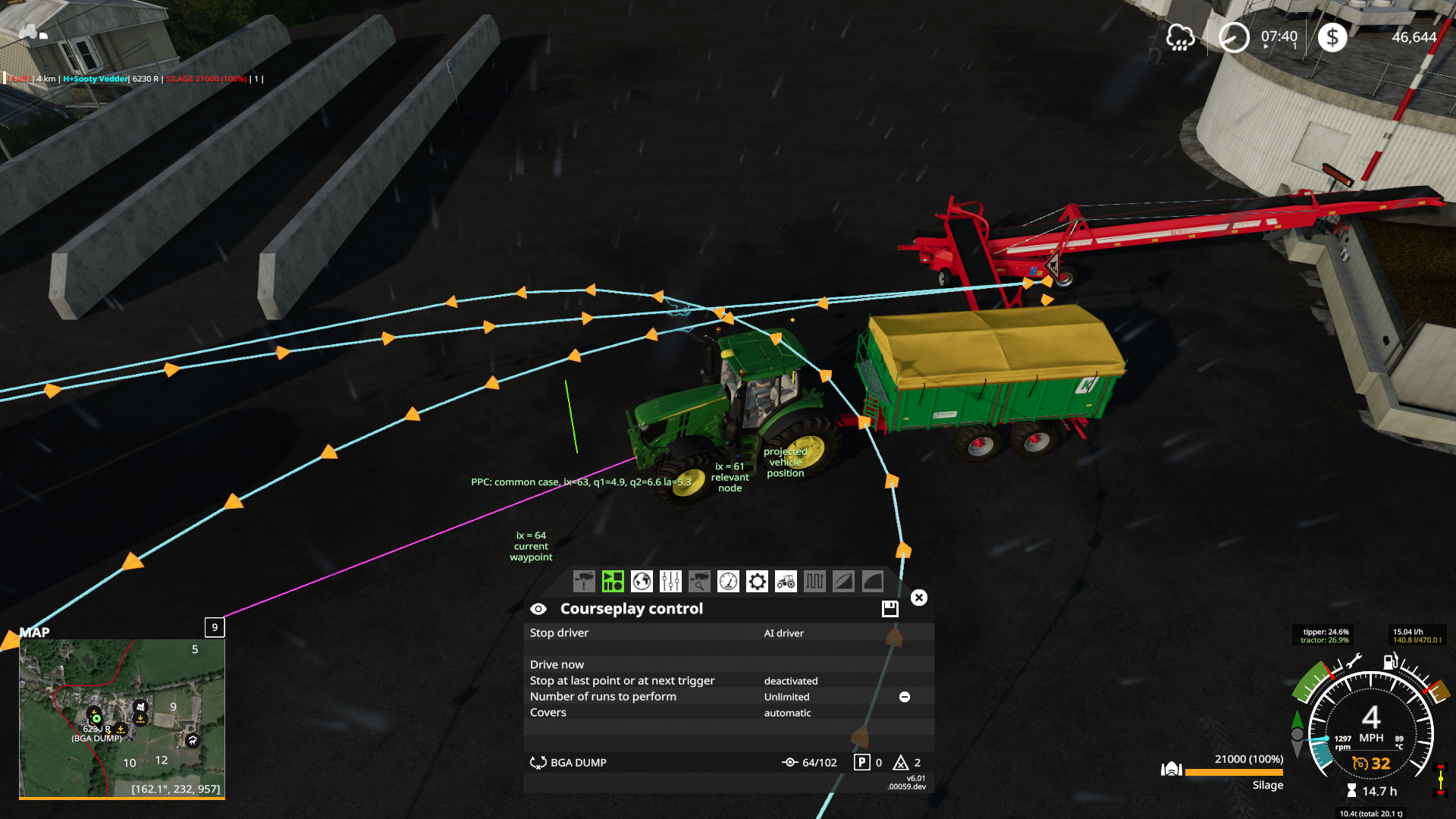1456x819 pixels.
Task: Open the globe global settings page
Action: 641,581
